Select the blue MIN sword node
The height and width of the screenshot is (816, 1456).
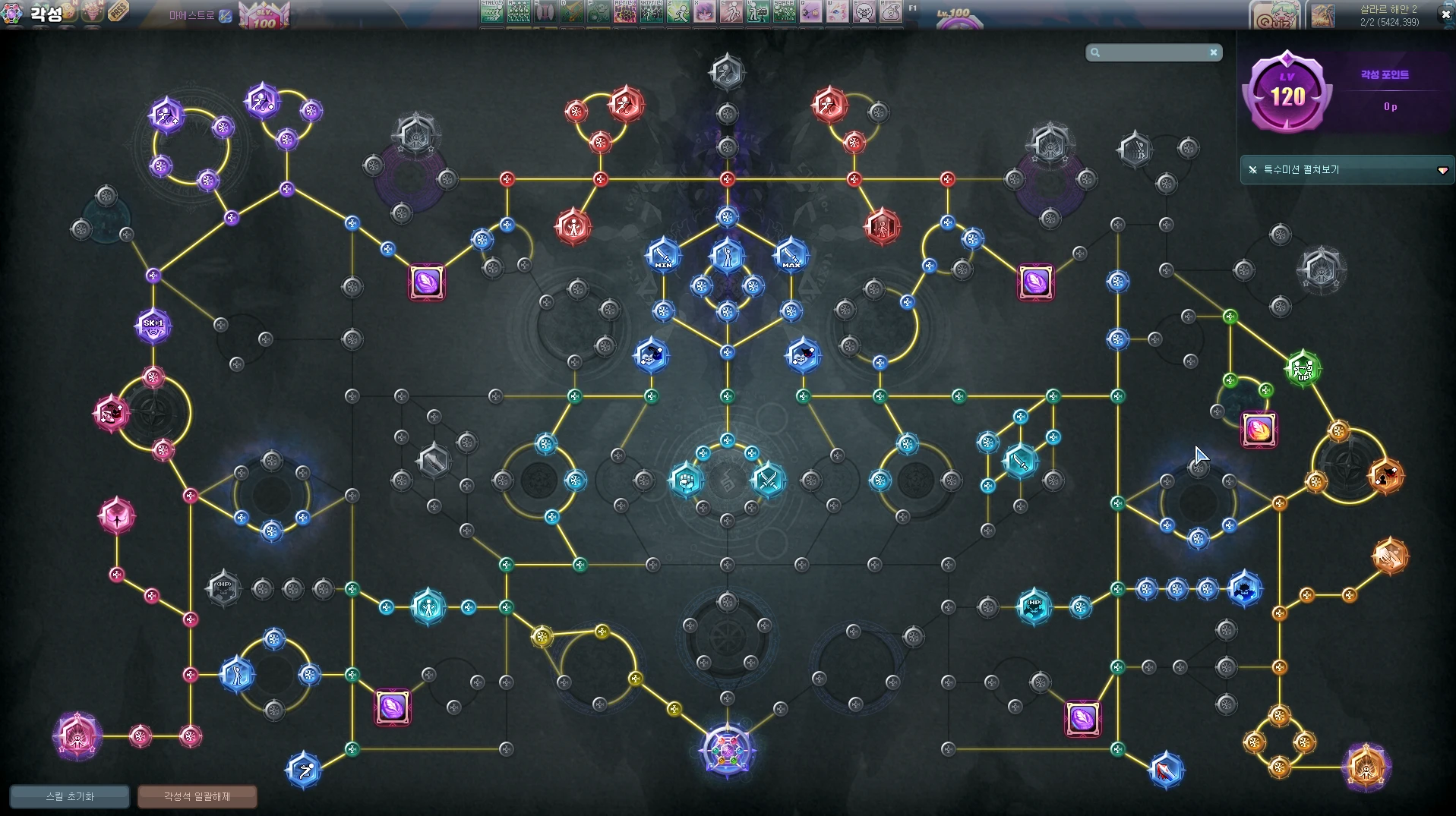(663, 255)
